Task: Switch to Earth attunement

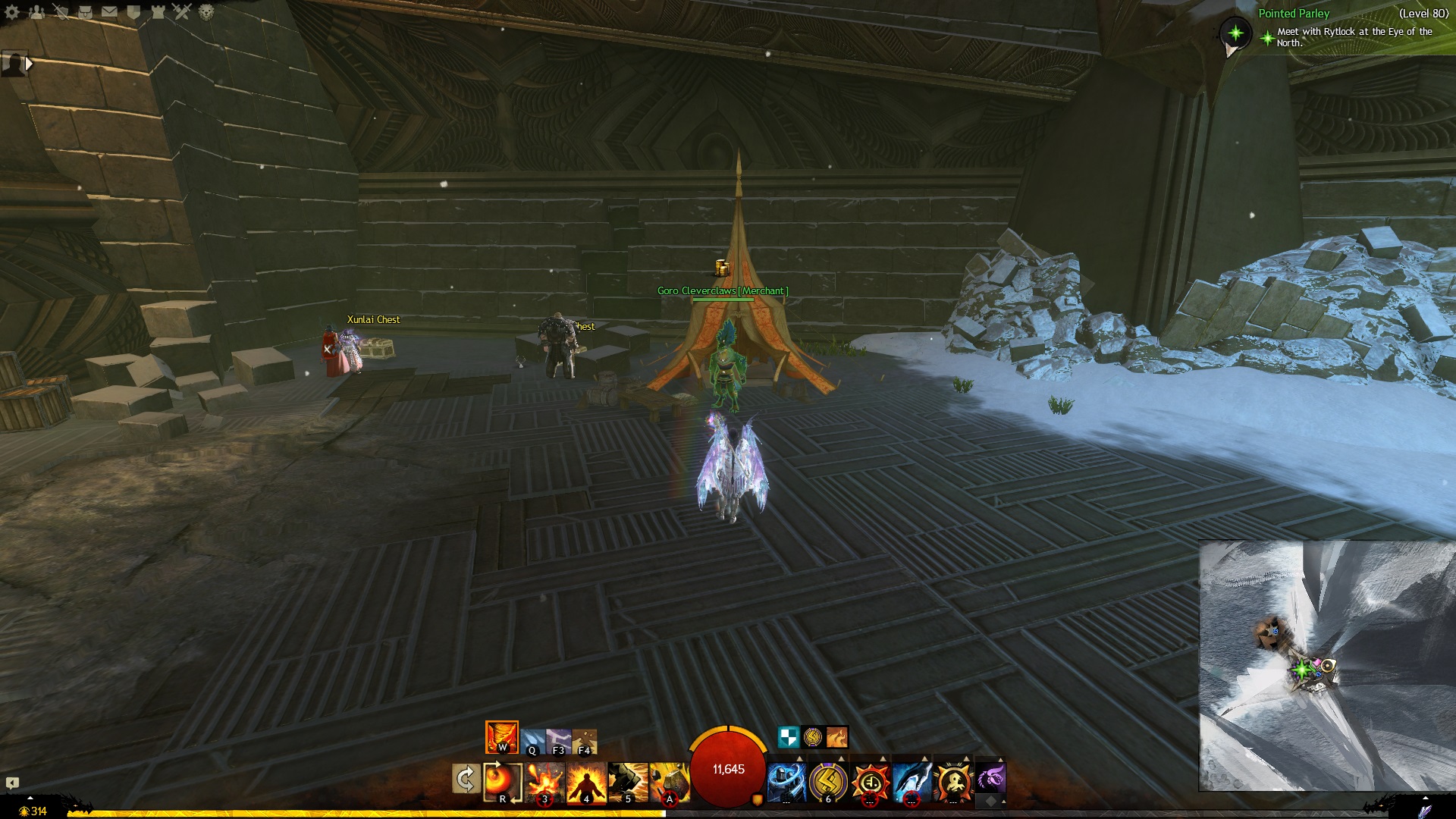Action: tap(585, 741)
